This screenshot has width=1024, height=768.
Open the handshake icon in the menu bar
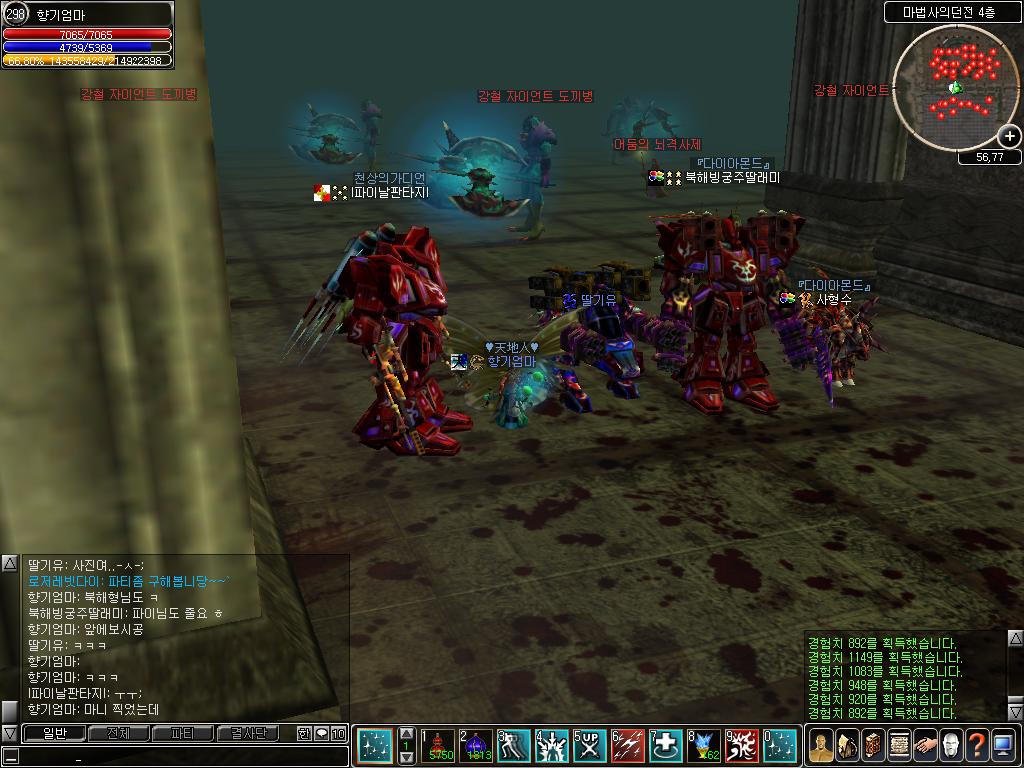tap(925, 746)
